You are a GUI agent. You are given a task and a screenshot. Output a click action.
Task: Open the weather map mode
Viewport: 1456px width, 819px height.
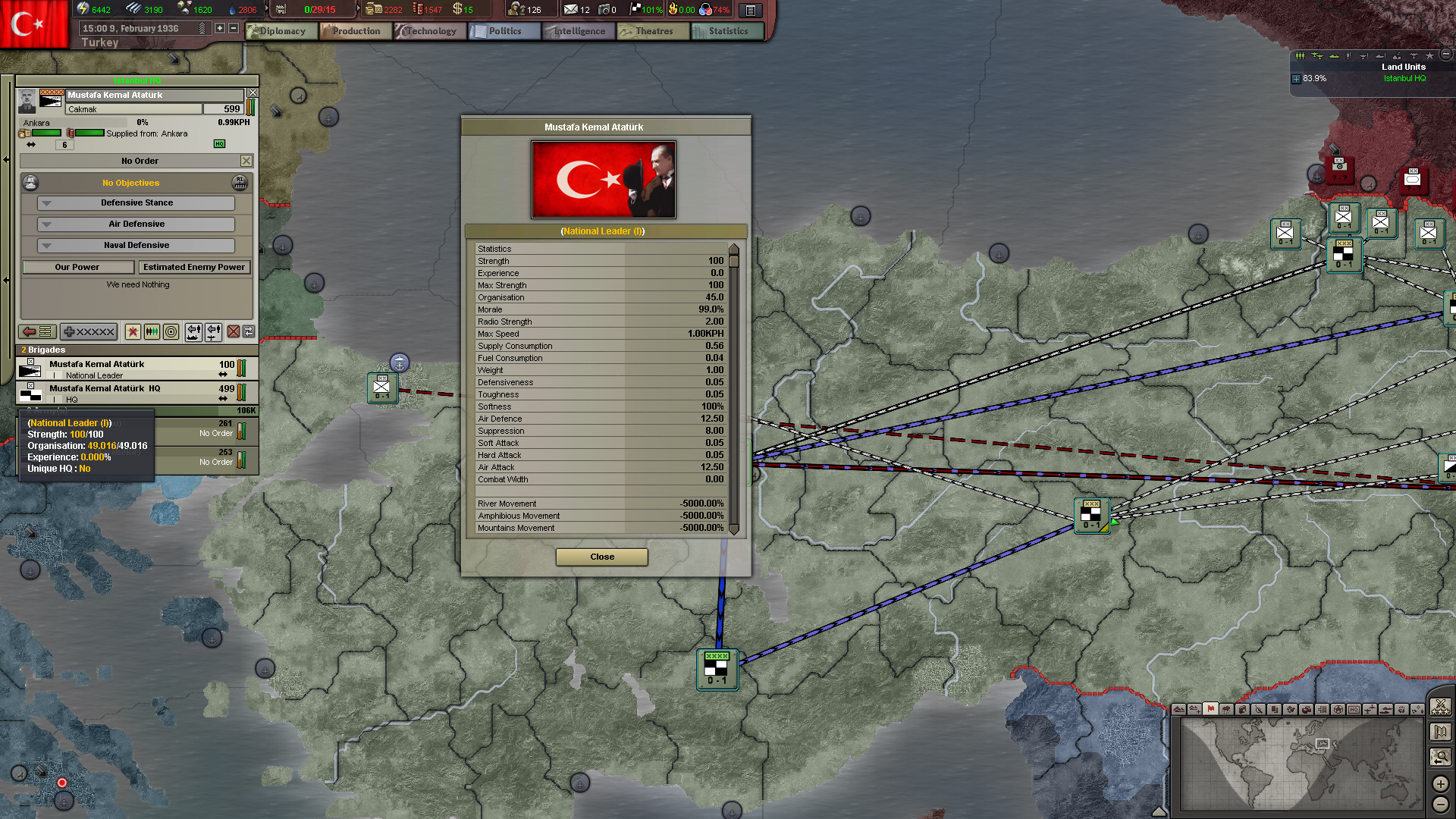pyautogui.click(x=1226, y=711)
